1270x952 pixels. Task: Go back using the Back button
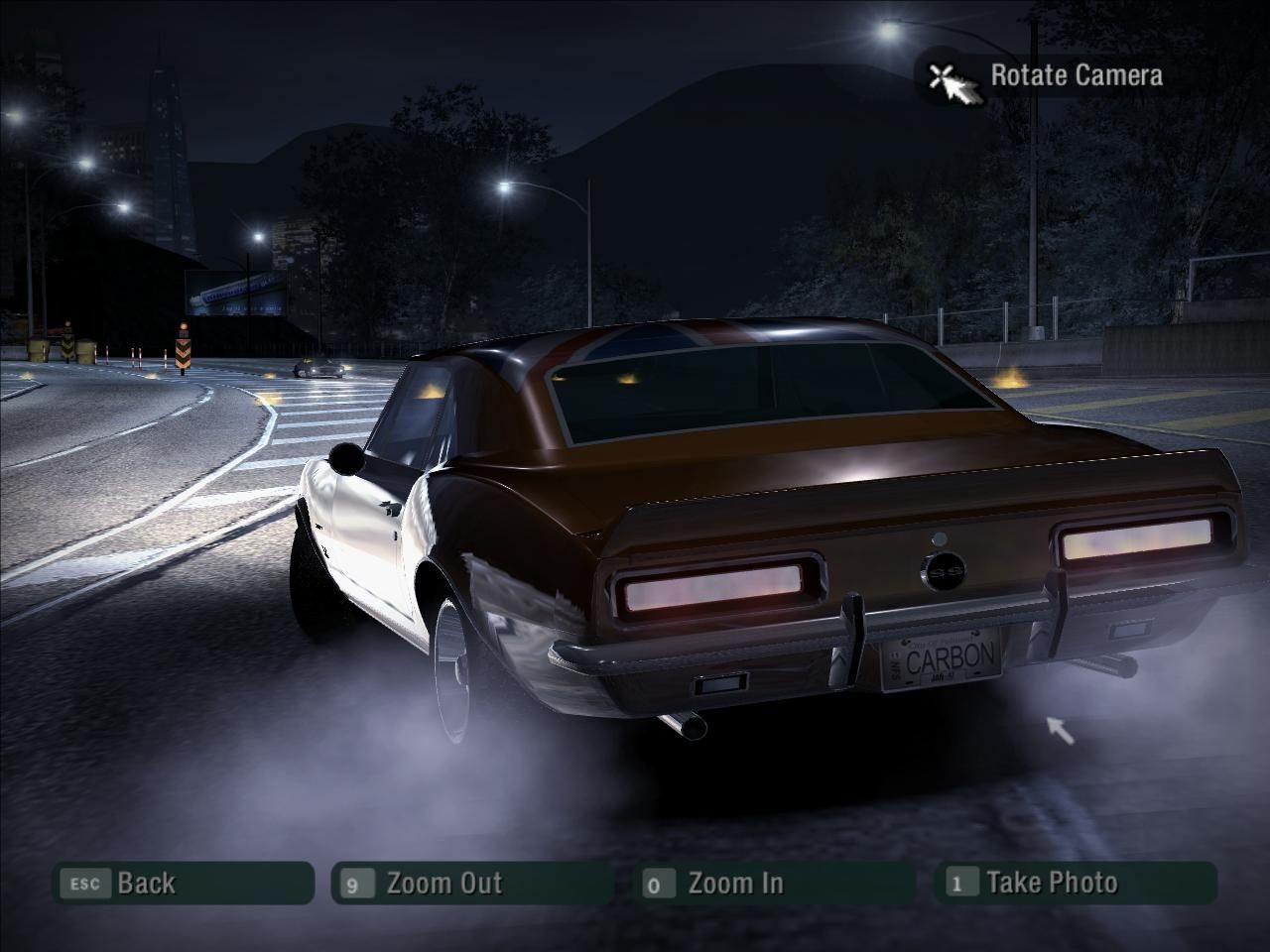pos(183,883)
